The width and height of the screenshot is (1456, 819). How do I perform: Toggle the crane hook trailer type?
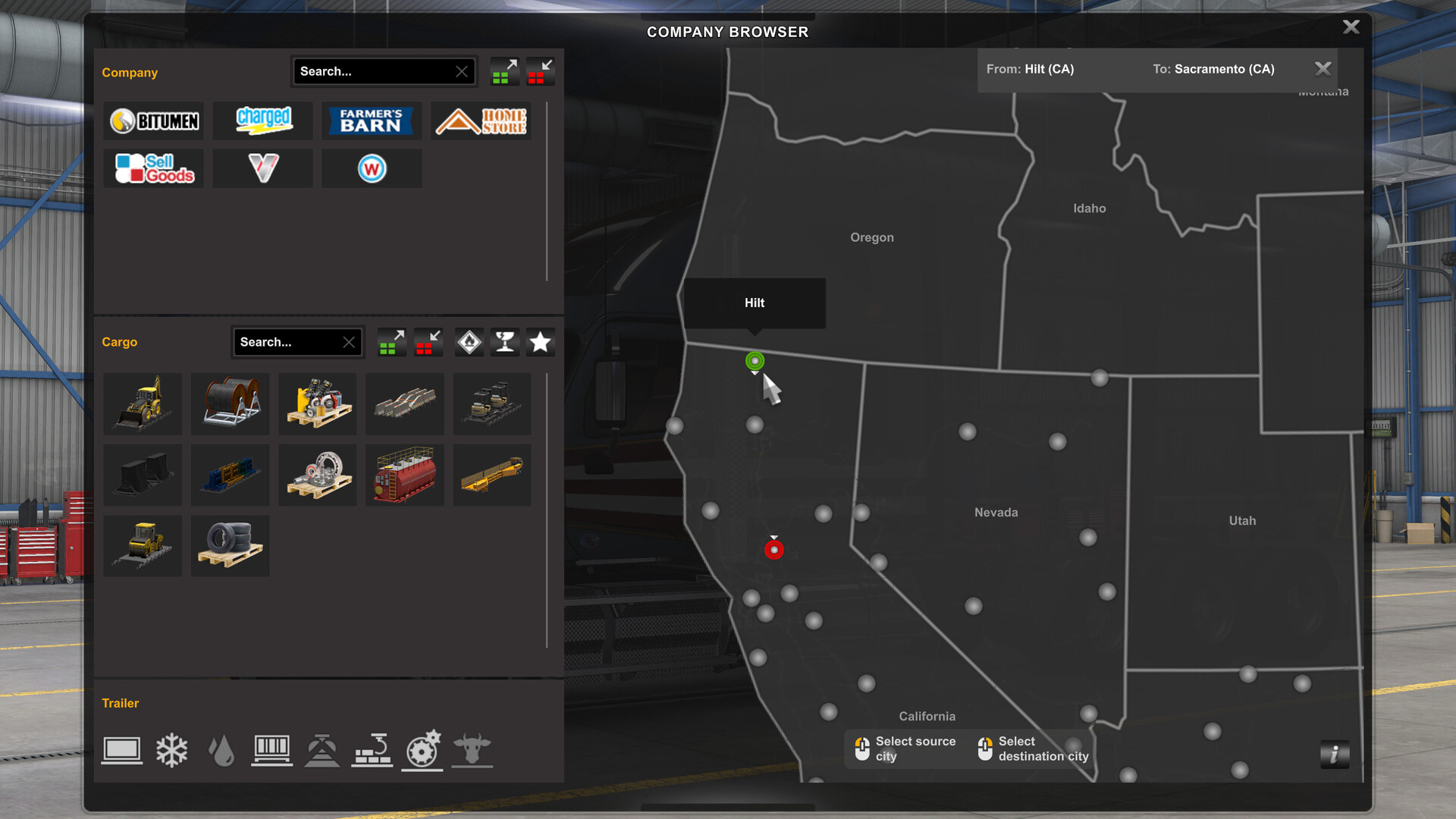(372, 749)
